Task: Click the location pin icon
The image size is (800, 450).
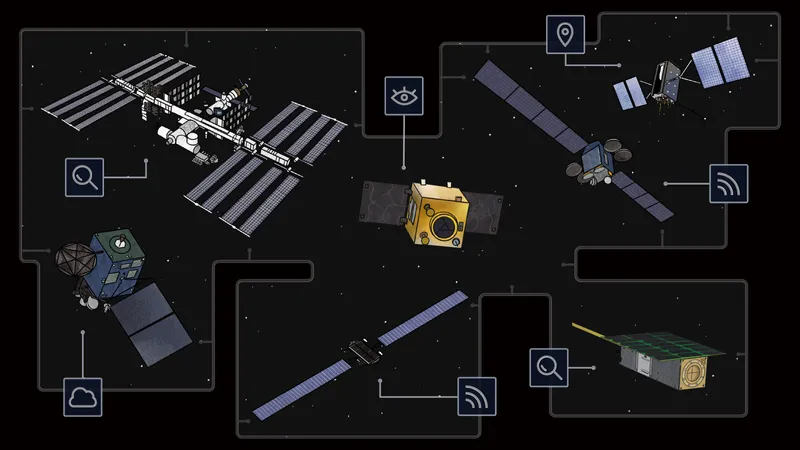Action: click(x=565, y=35)
